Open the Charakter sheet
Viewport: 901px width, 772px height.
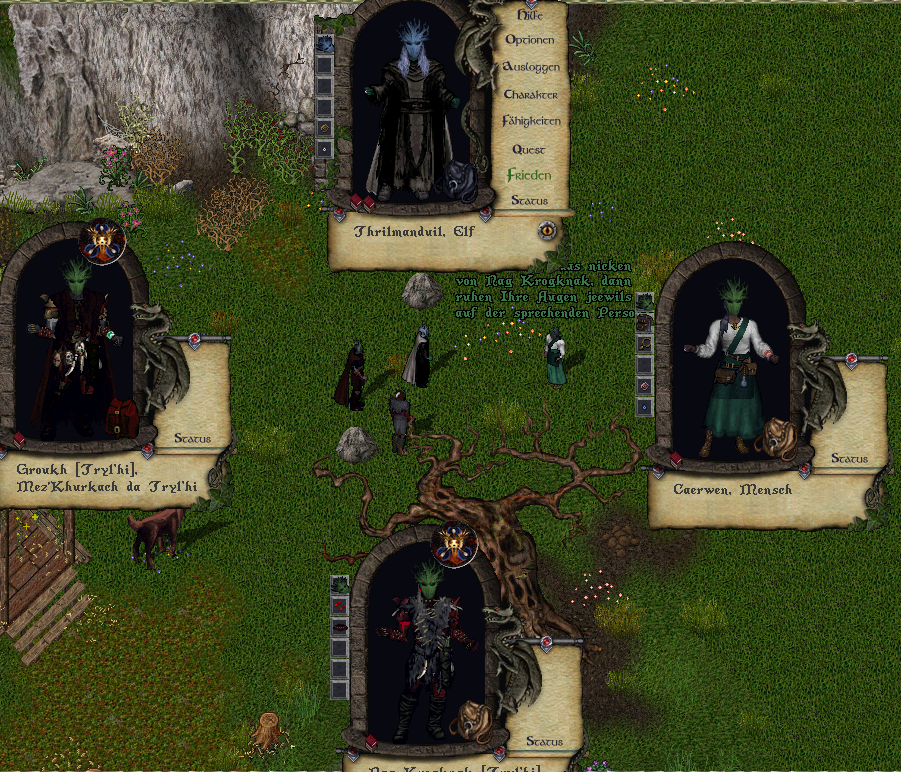click(x=530, y=94)
